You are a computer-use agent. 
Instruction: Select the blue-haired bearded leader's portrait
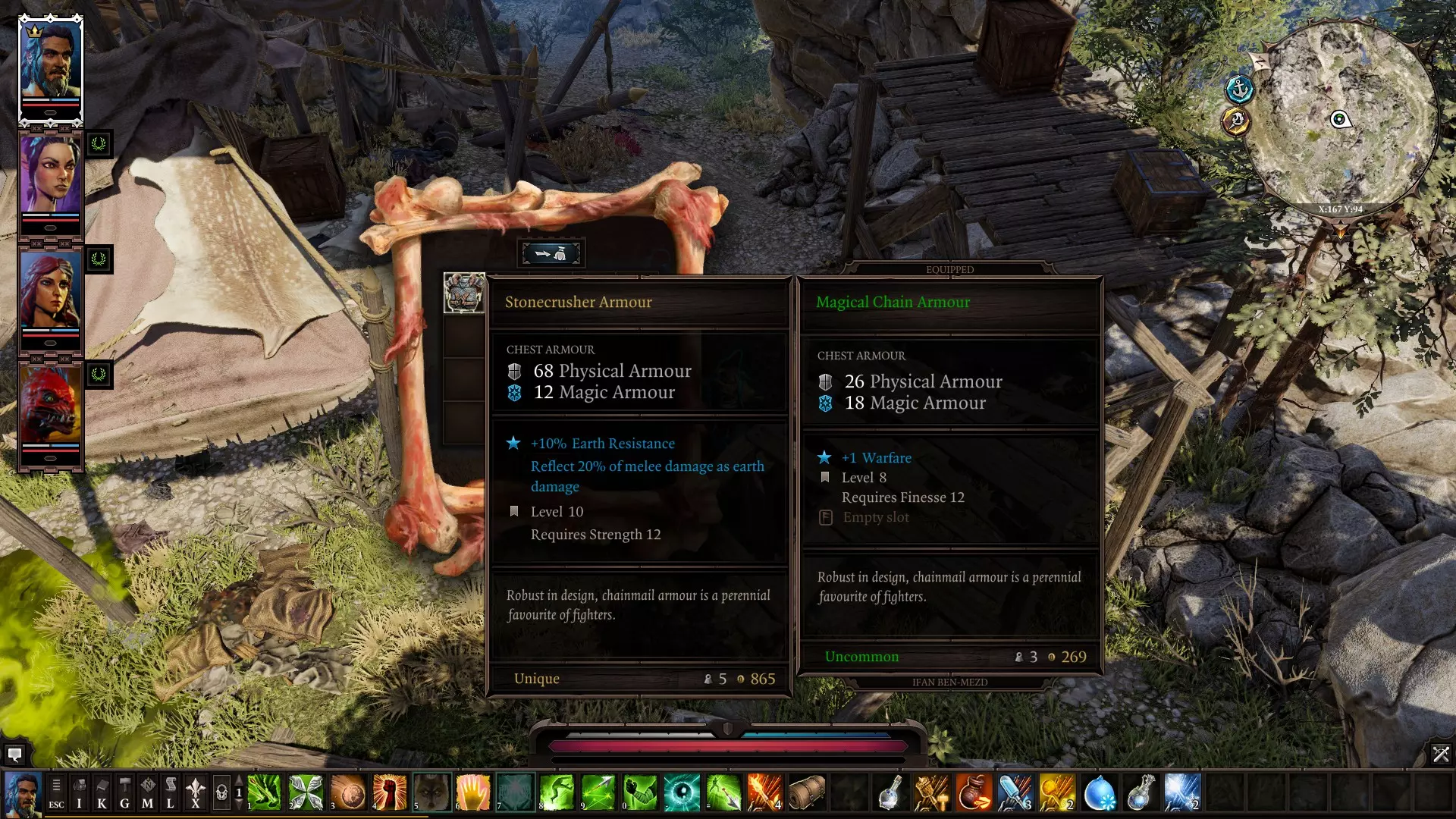(x=50, y=68)
